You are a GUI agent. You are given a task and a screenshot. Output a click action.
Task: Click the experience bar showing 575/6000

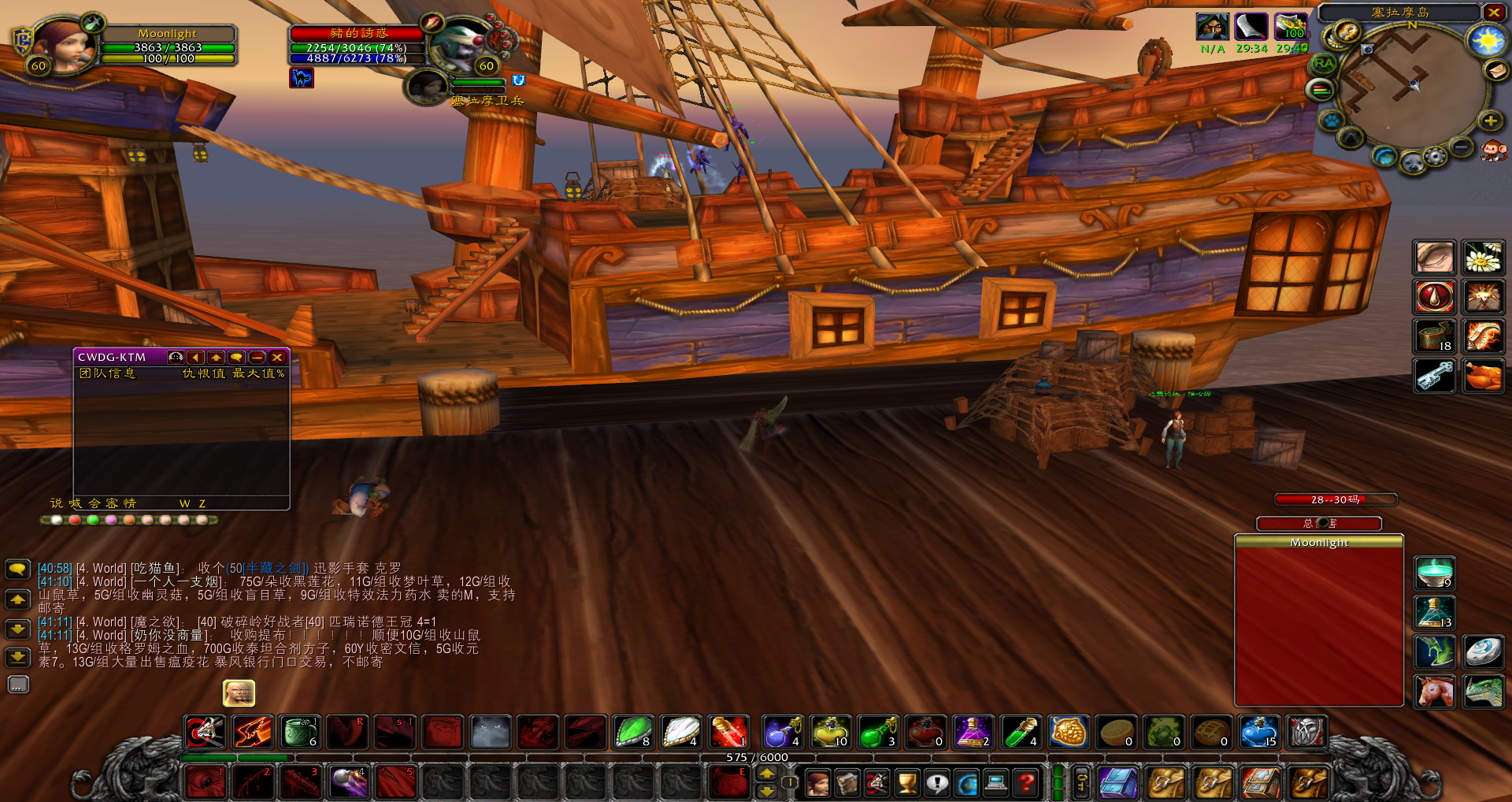click(756, 757)
